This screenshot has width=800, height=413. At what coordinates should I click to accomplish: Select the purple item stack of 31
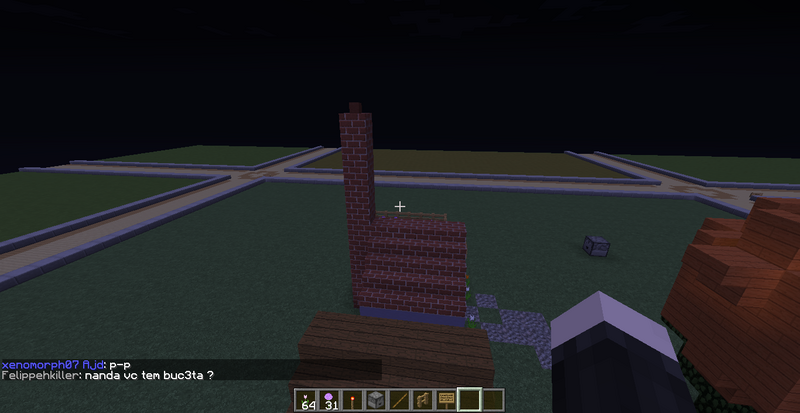pos(329,400)
